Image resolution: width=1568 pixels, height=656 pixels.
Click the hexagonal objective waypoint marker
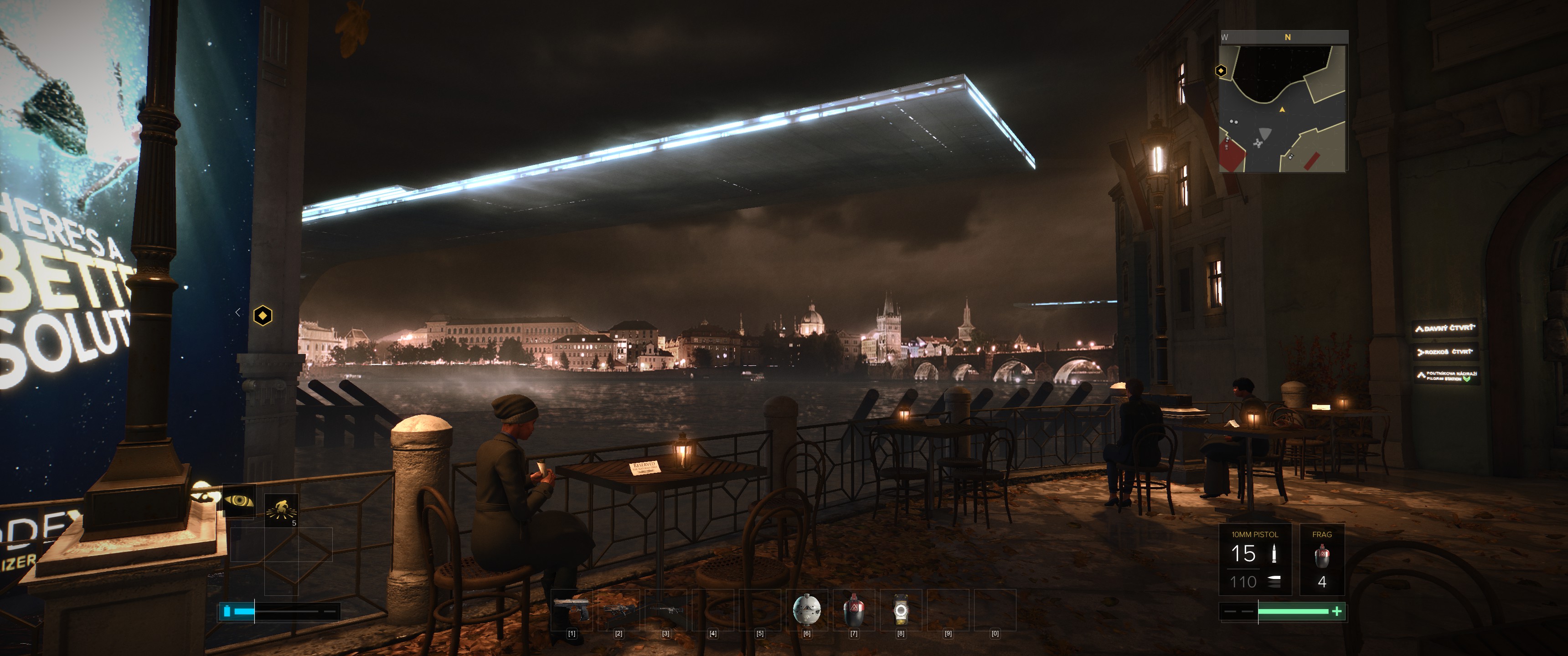pyautogui.click(x=263, y=315)
